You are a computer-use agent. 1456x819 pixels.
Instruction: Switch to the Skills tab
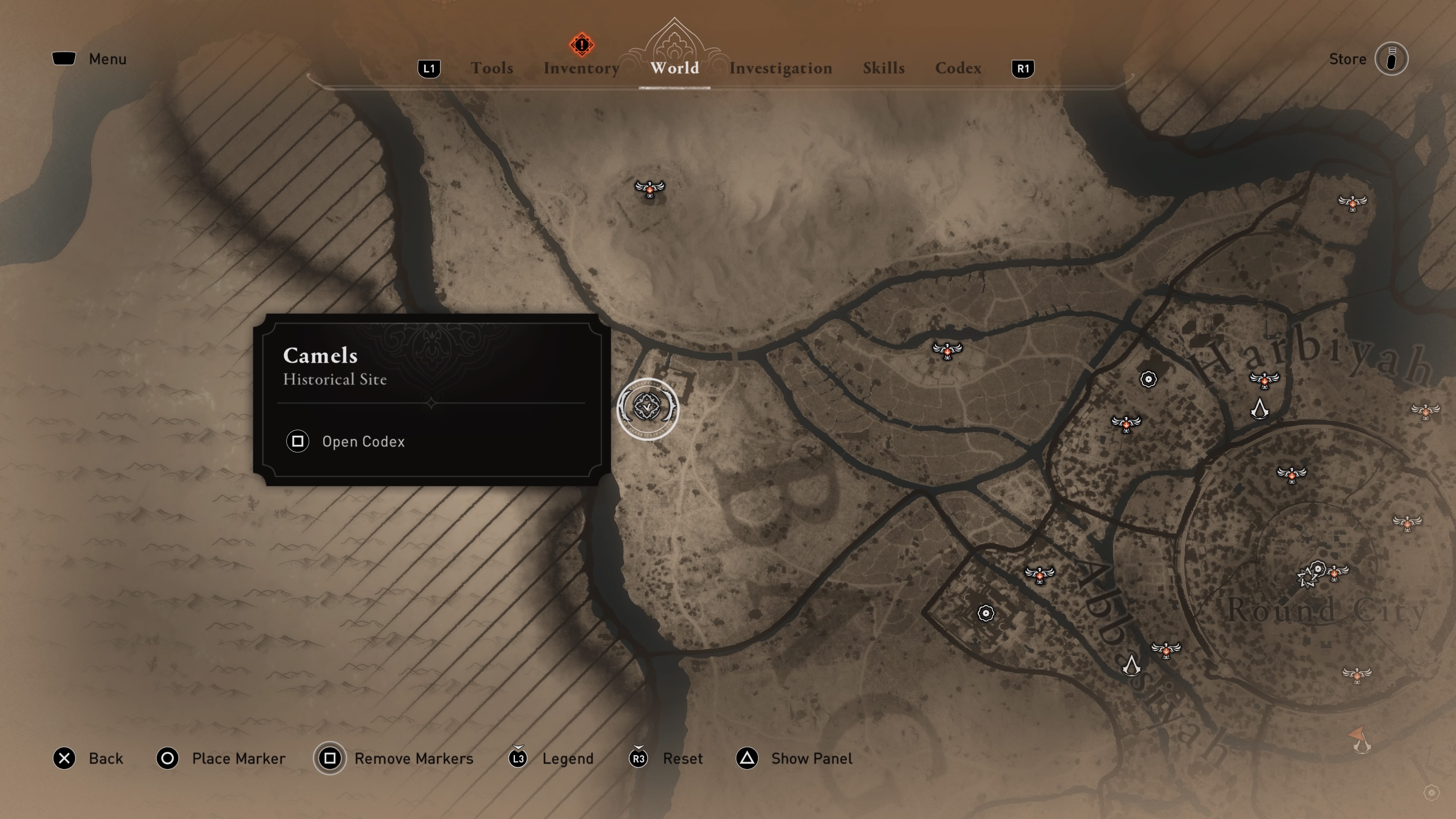883,68
